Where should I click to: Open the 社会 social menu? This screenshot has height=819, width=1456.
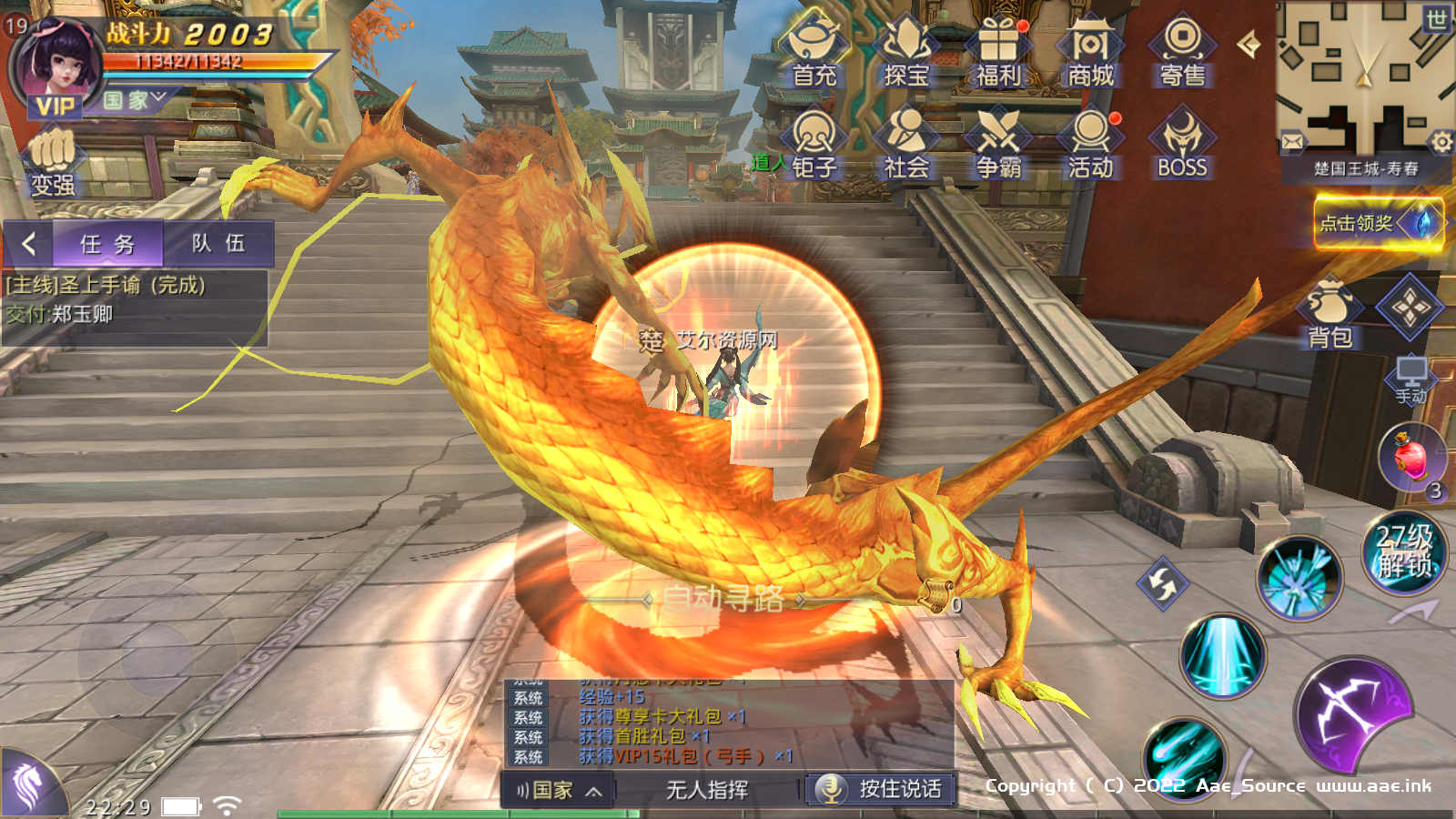tap(906, 143)
